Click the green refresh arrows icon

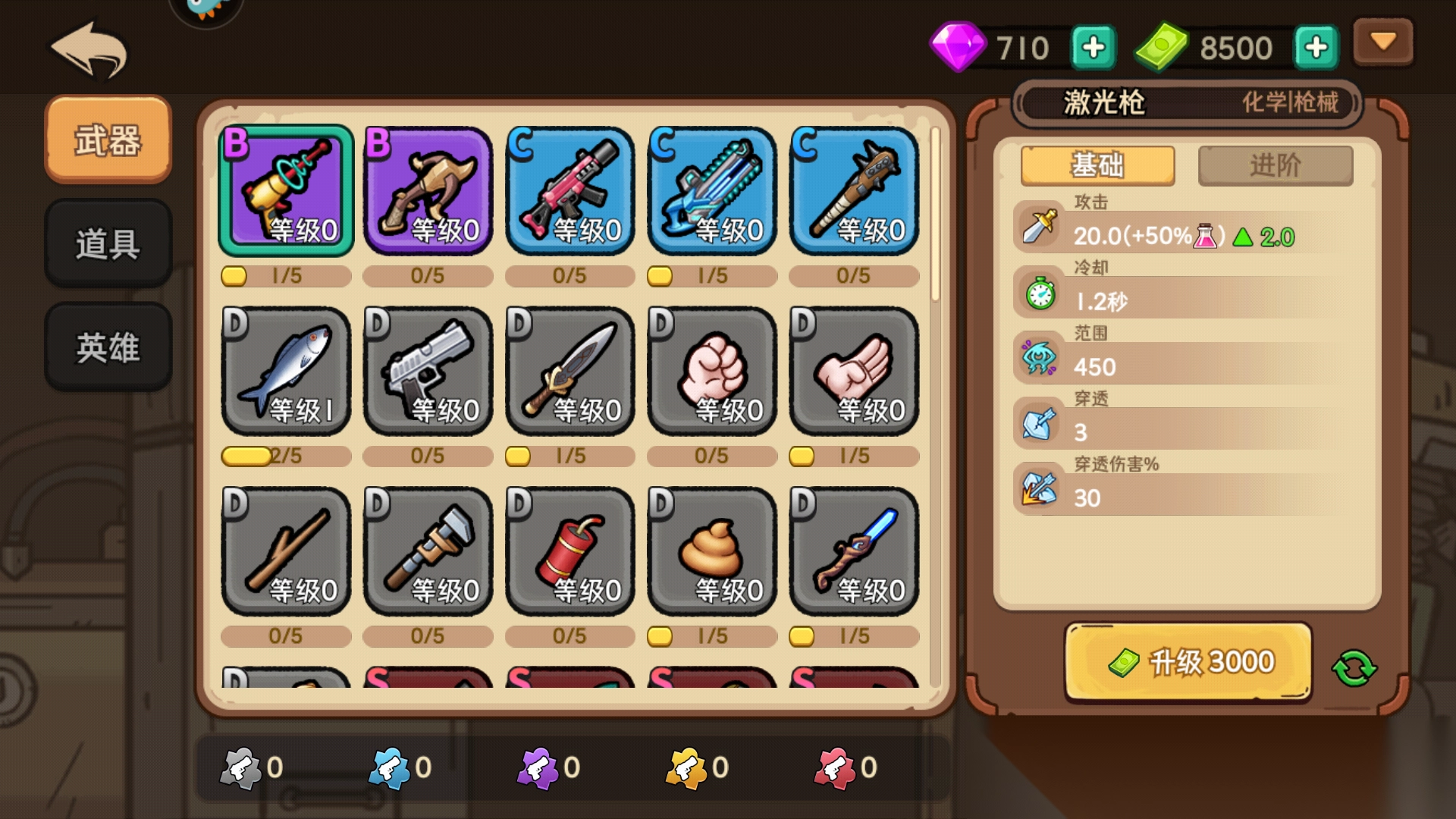[1354, 668]
